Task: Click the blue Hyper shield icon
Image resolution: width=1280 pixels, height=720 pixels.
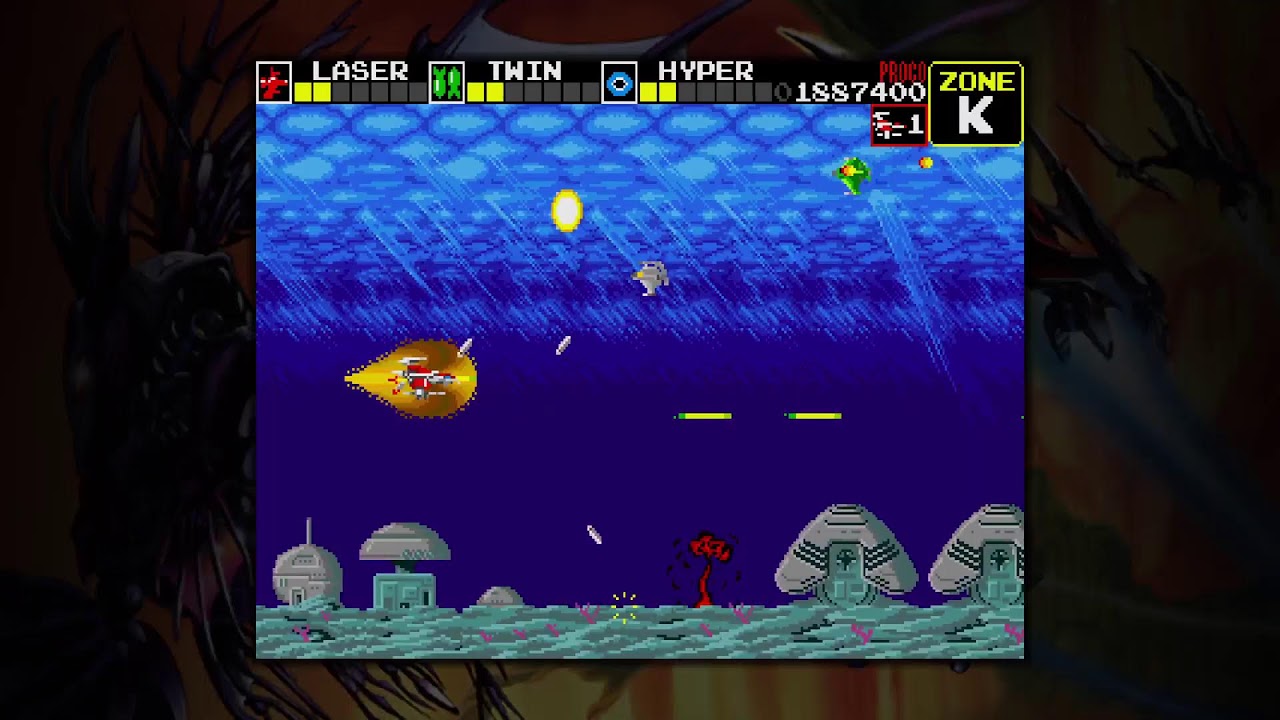Action: 619,82
